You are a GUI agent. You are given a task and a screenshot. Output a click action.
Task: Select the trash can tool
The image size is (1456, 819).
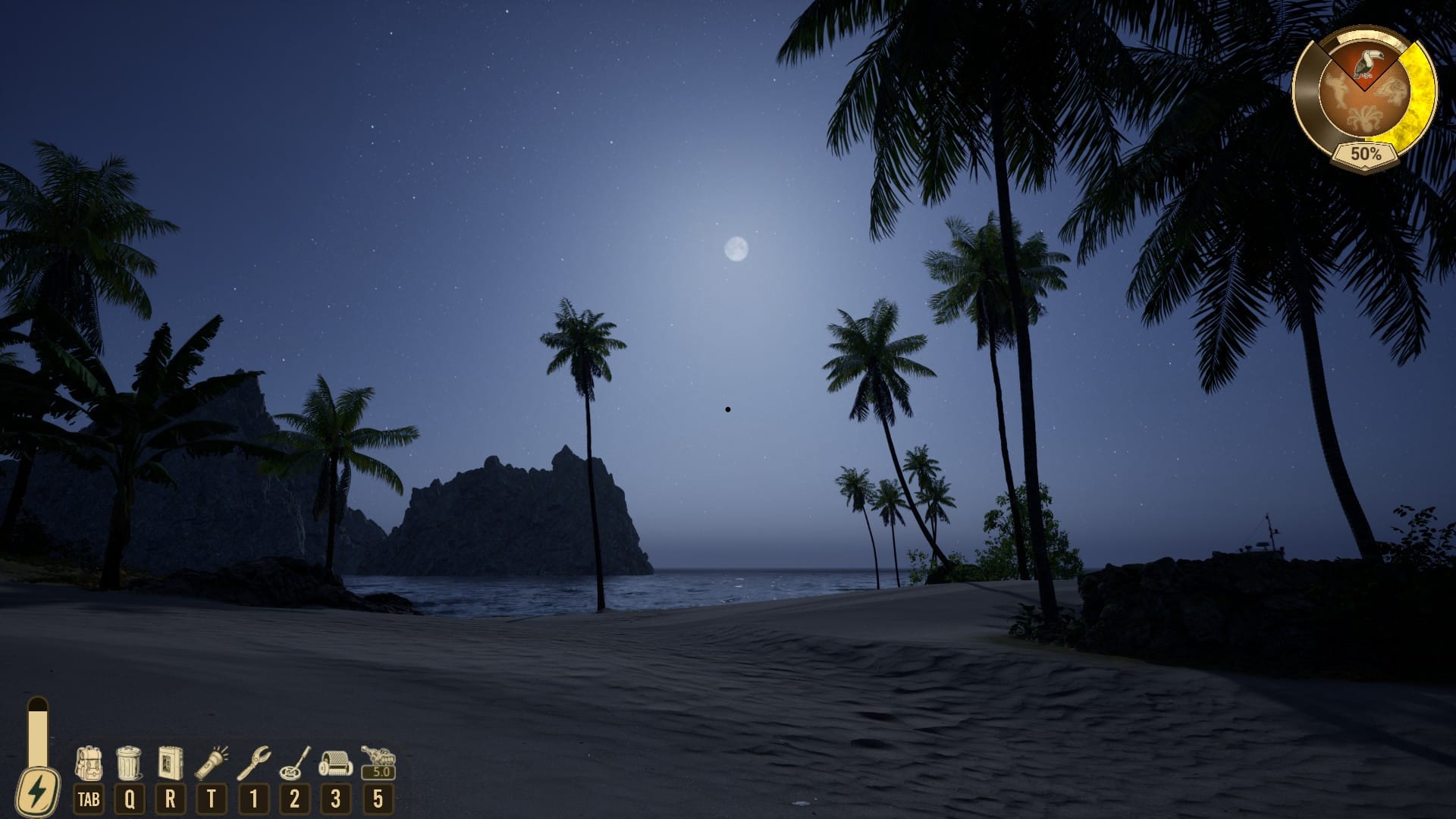129,763
